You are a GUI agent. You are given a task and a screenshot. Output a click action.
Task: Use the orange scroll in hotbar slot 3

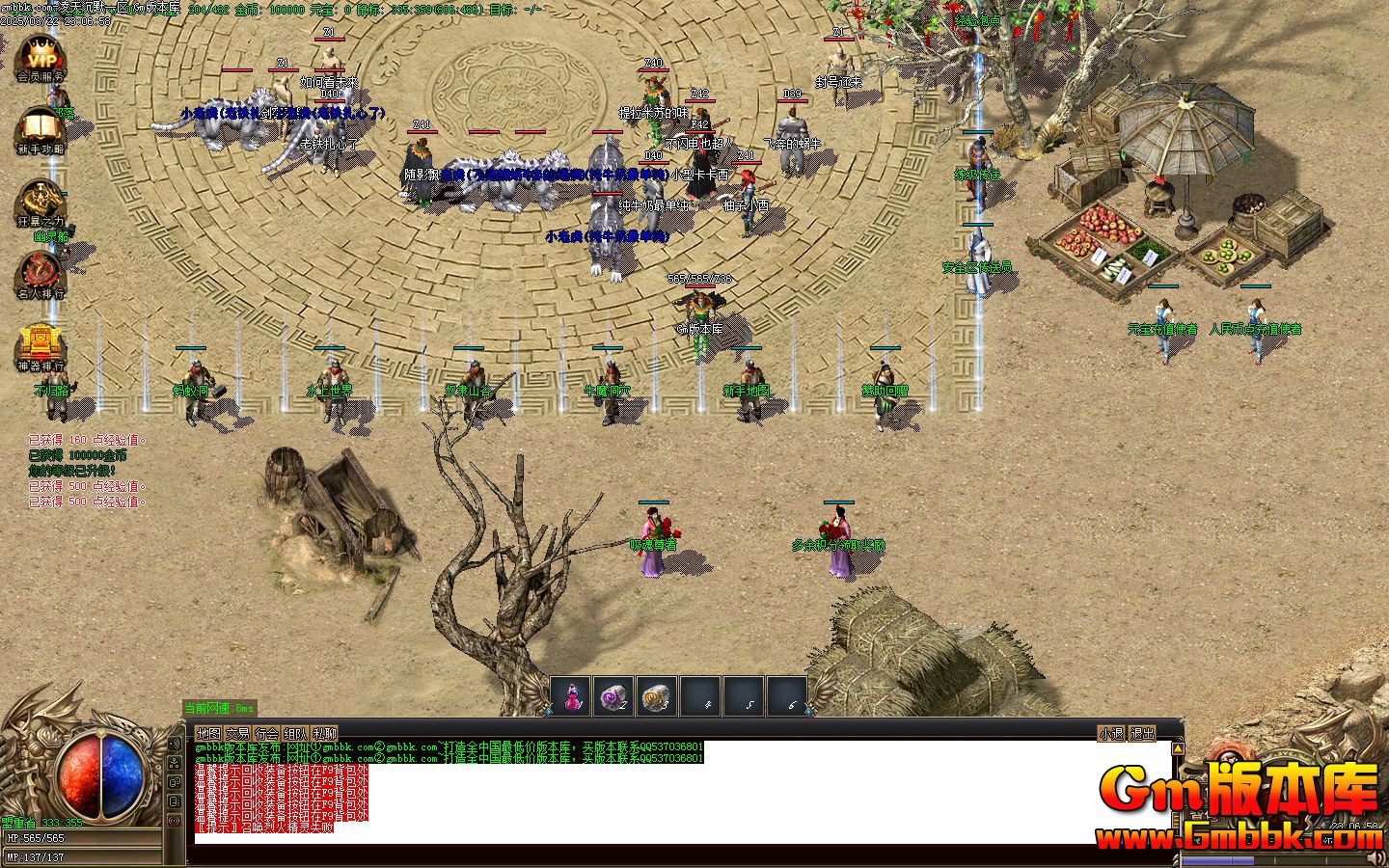(656, 696)
